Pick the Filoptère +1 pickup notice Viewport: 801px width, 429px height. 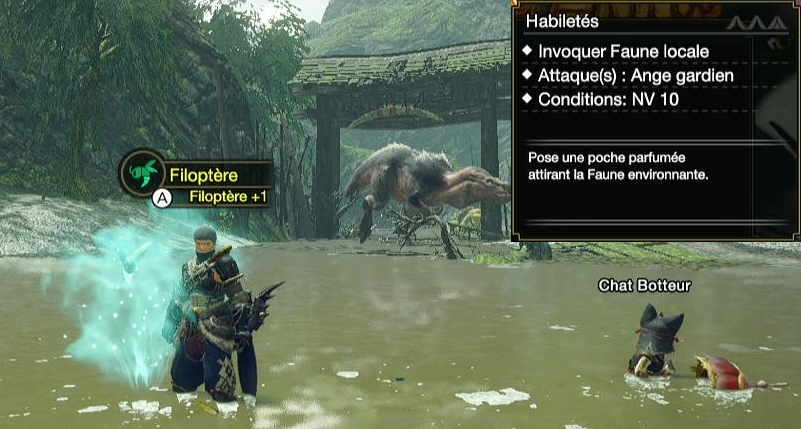(228, 197)
